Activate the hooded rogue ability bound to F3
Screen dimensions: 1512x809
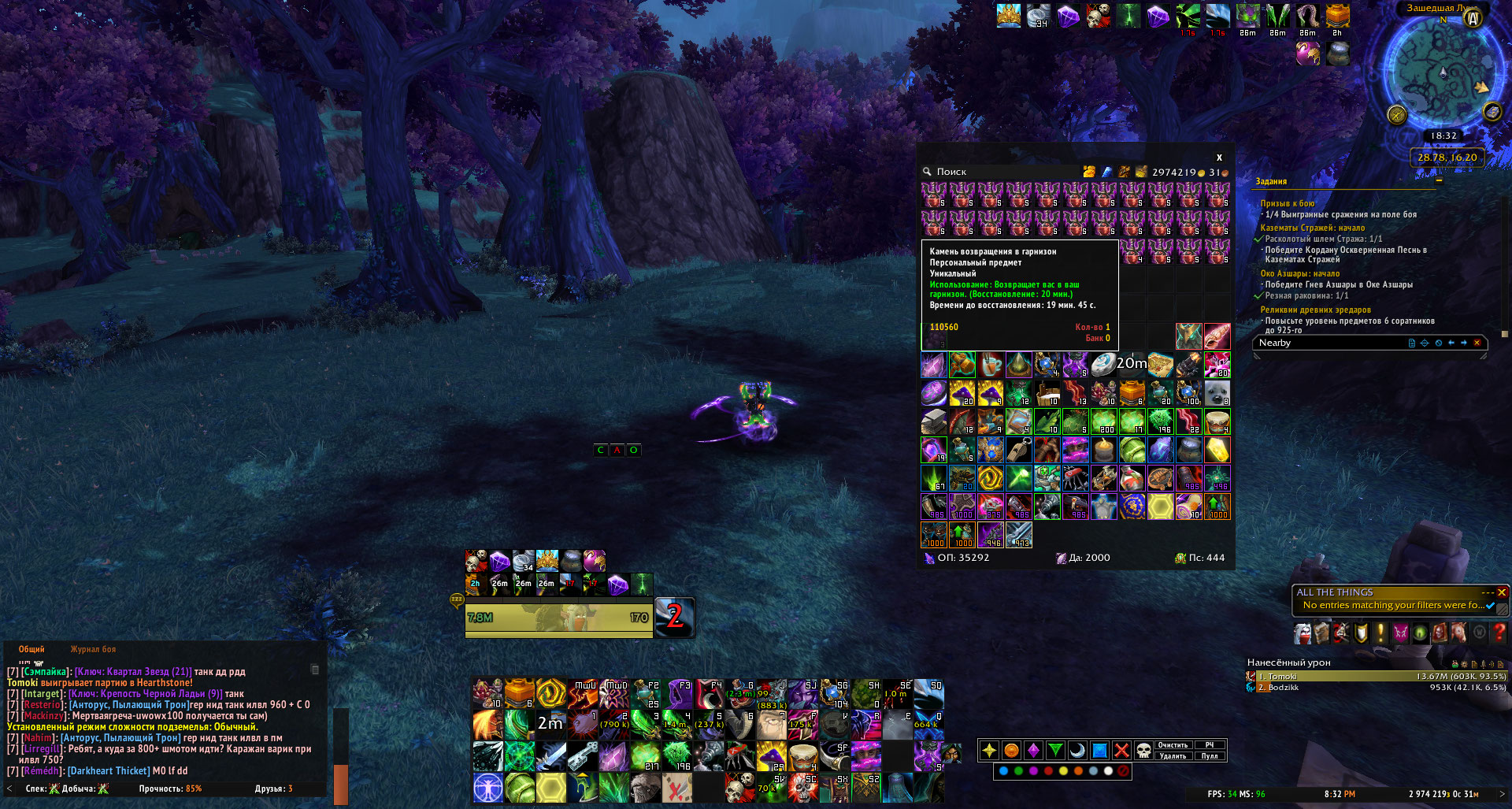[x=677, y=694]
